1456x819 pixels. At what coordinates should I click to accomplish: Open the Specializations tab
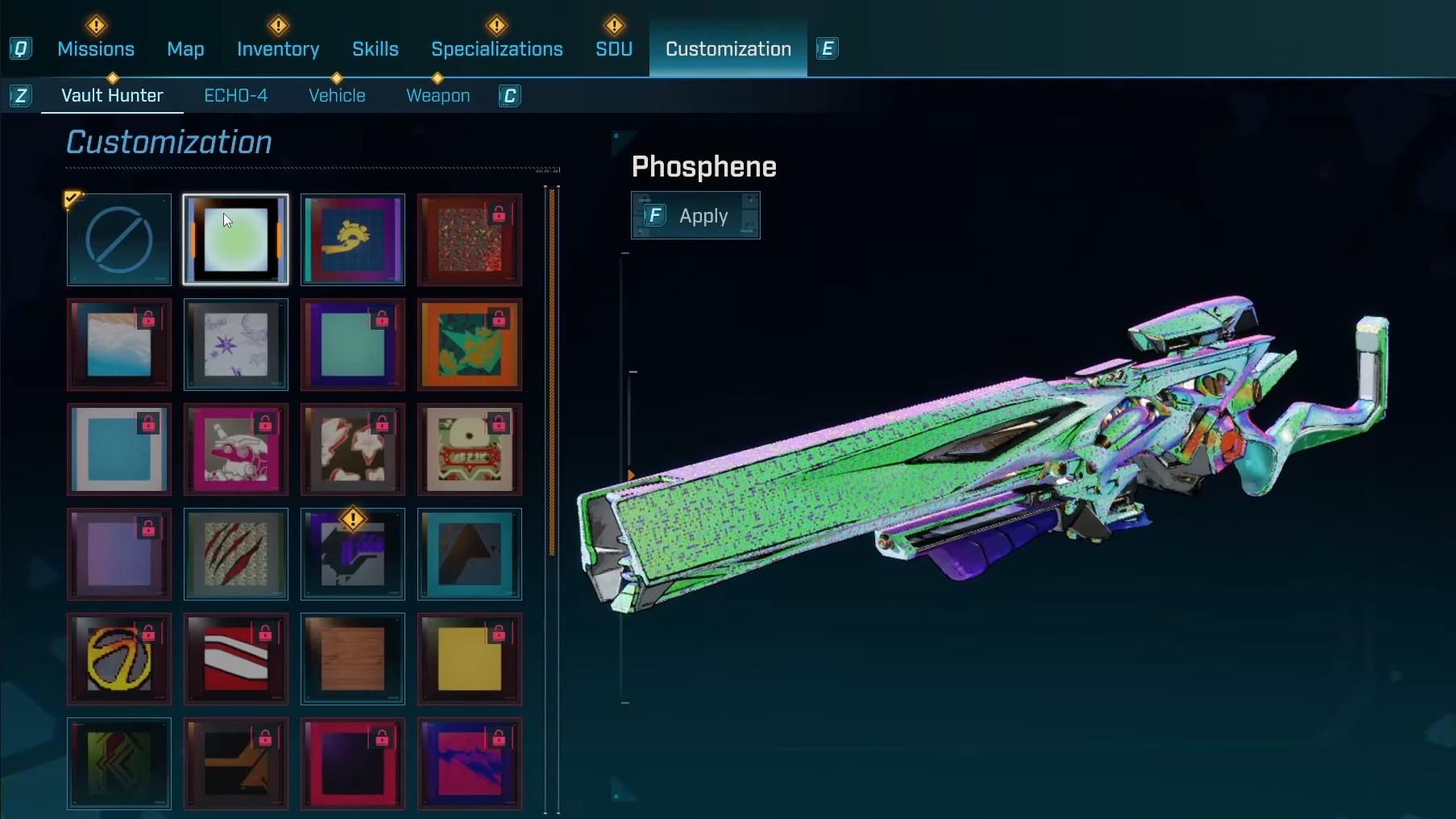tap(497, 49)
